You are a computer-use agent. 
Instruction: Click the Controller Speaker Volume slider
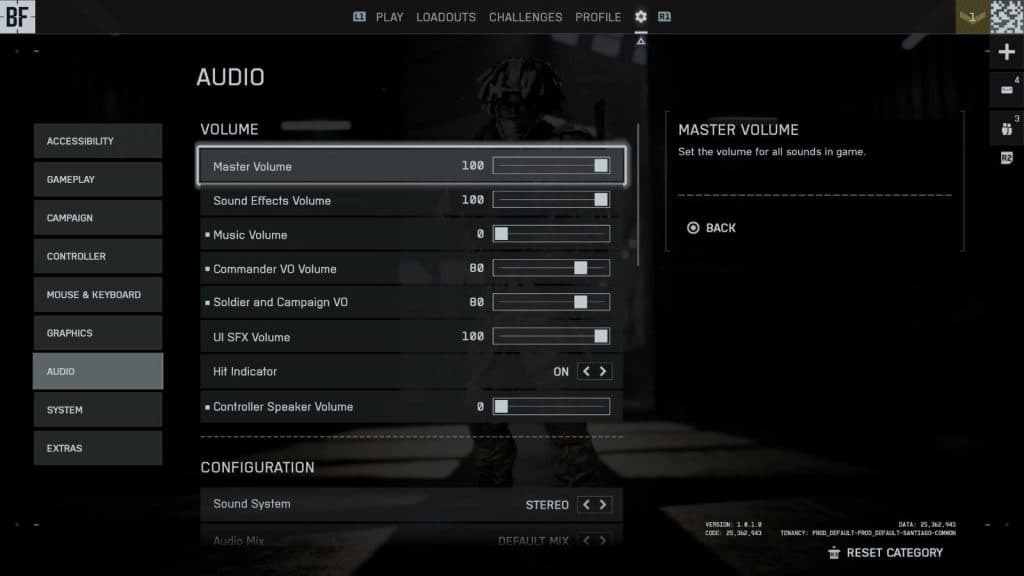point(551,407)
